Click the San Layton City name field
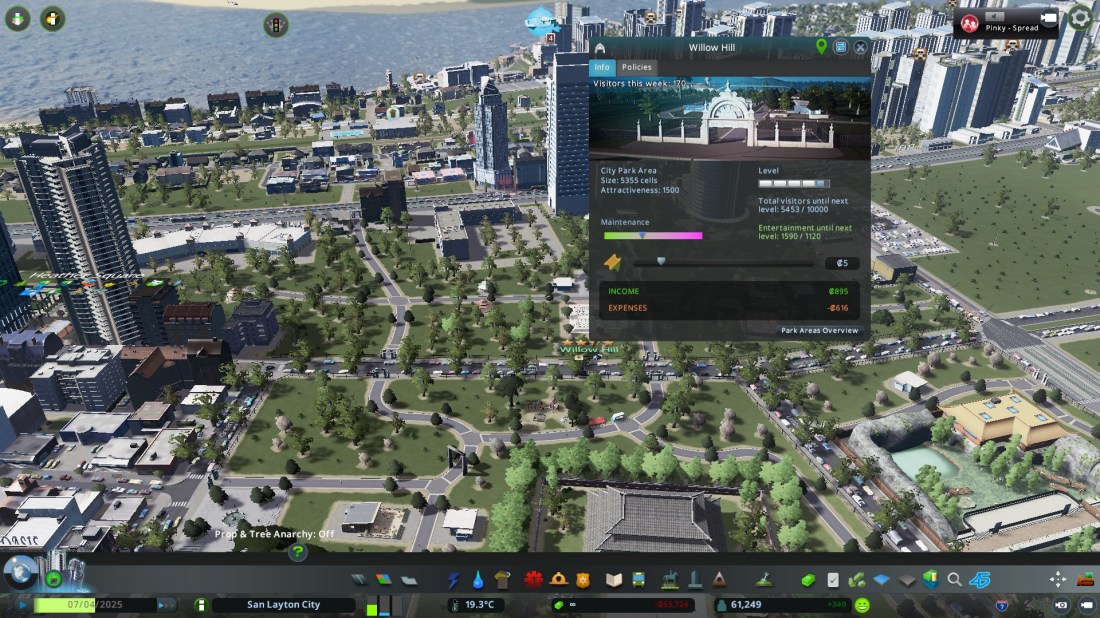Screen dimensions: 1100x618 [284, 605]
